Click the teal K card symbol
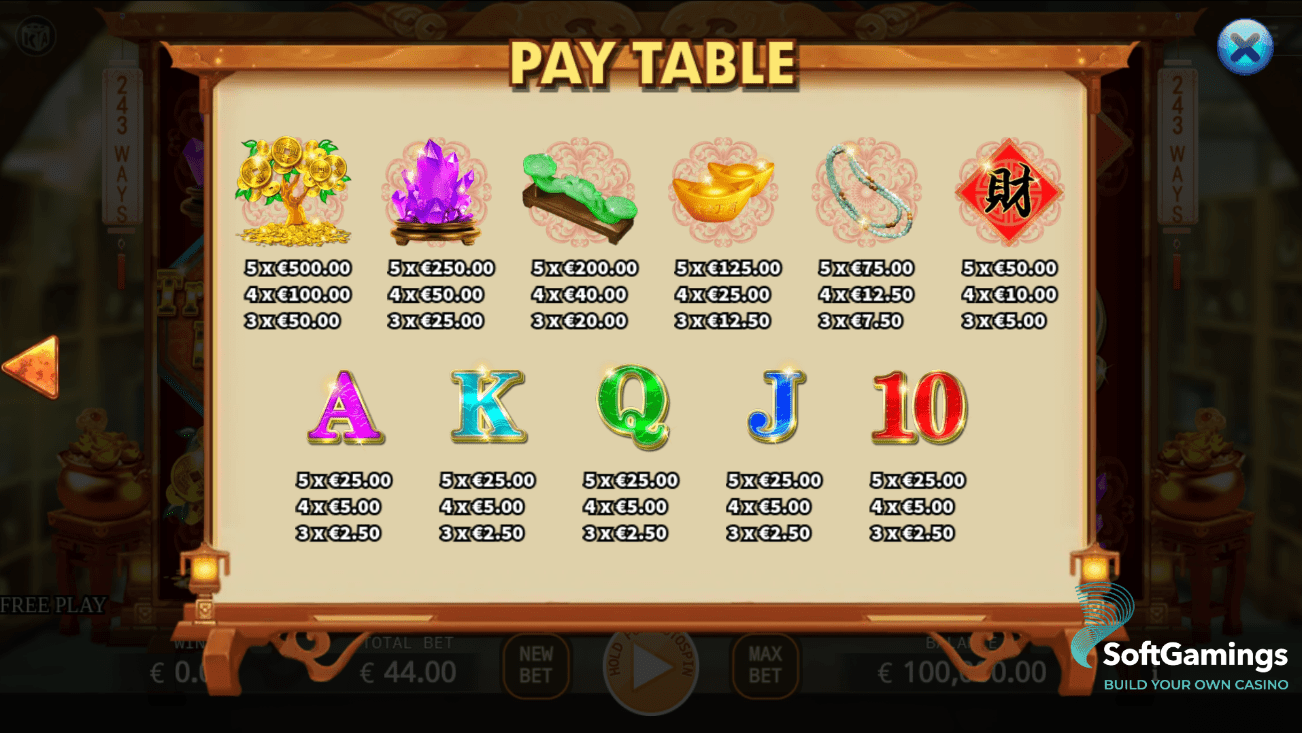This screenshot has height=733, width=1302. tap(487, 406)
